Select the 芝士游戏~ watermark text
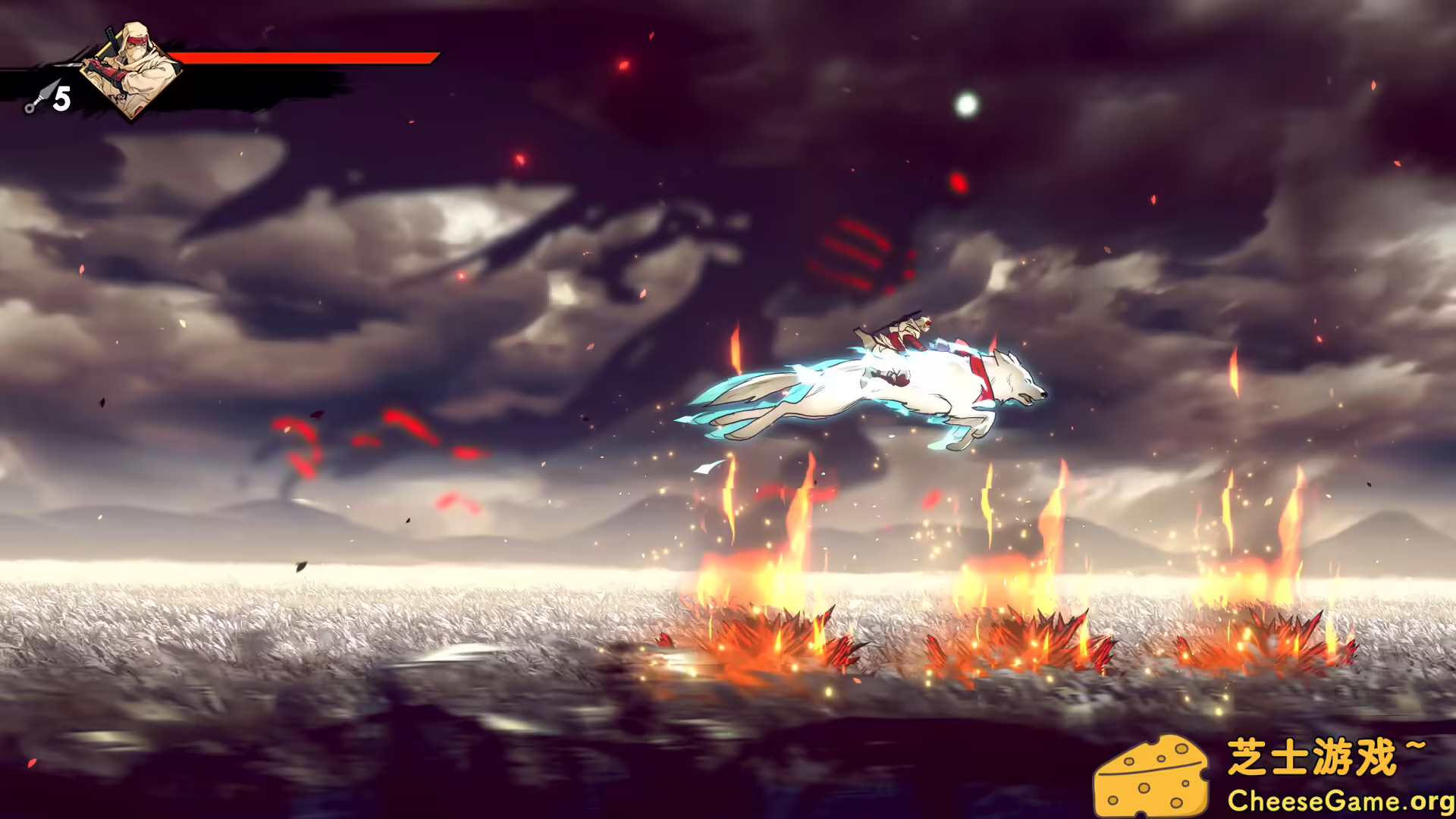Screen dimensions: 1456x819 tap(1323, 754)
